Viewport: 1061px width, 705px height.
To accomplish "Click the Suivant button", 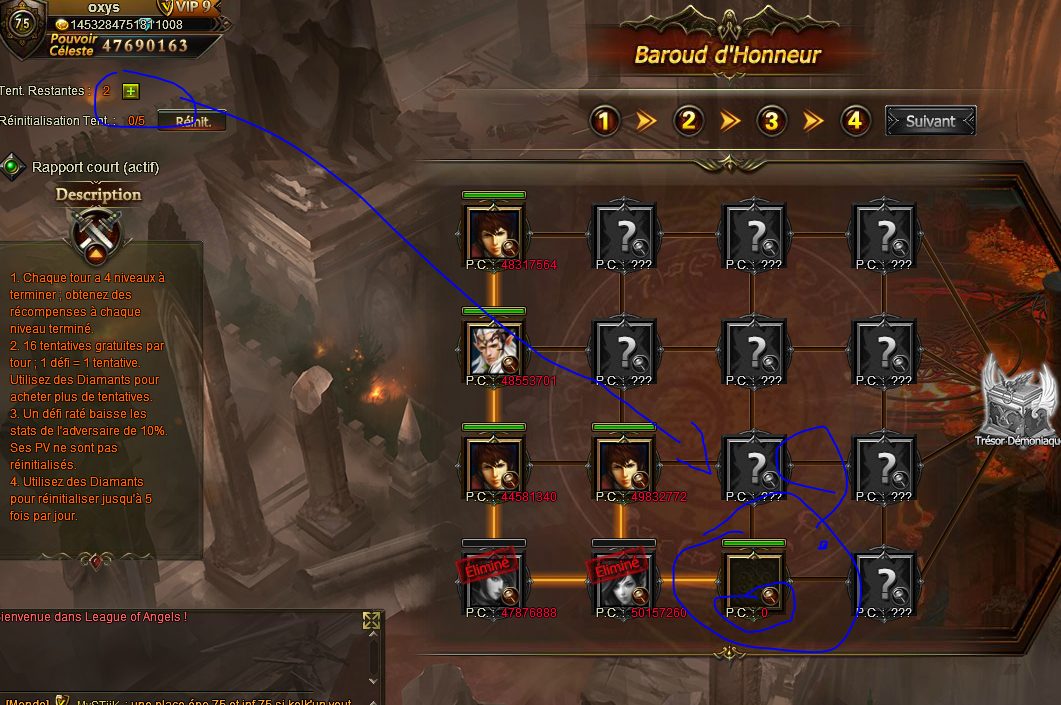I will [930, 121].
